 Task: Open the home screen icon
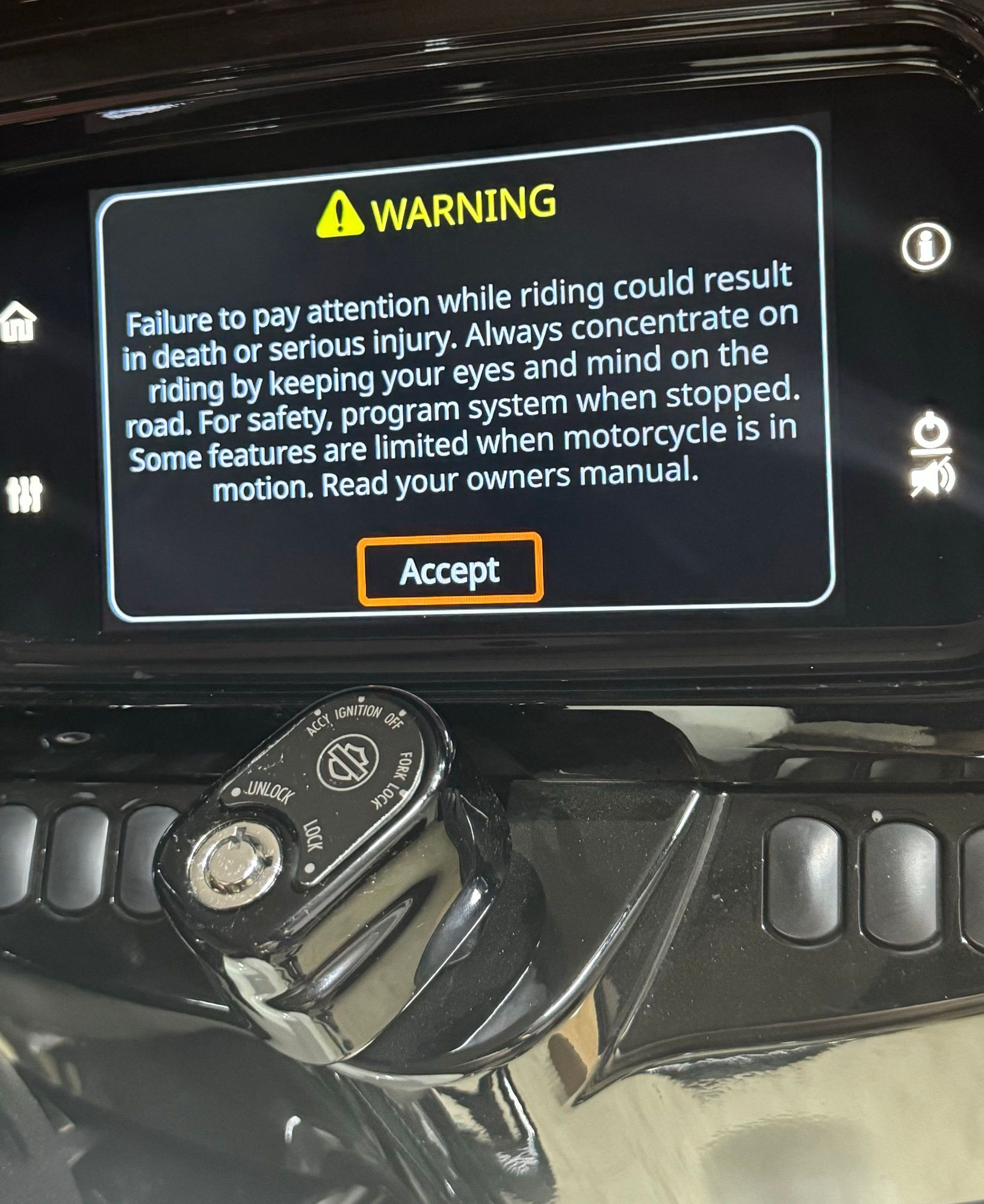tap(18, 322)
